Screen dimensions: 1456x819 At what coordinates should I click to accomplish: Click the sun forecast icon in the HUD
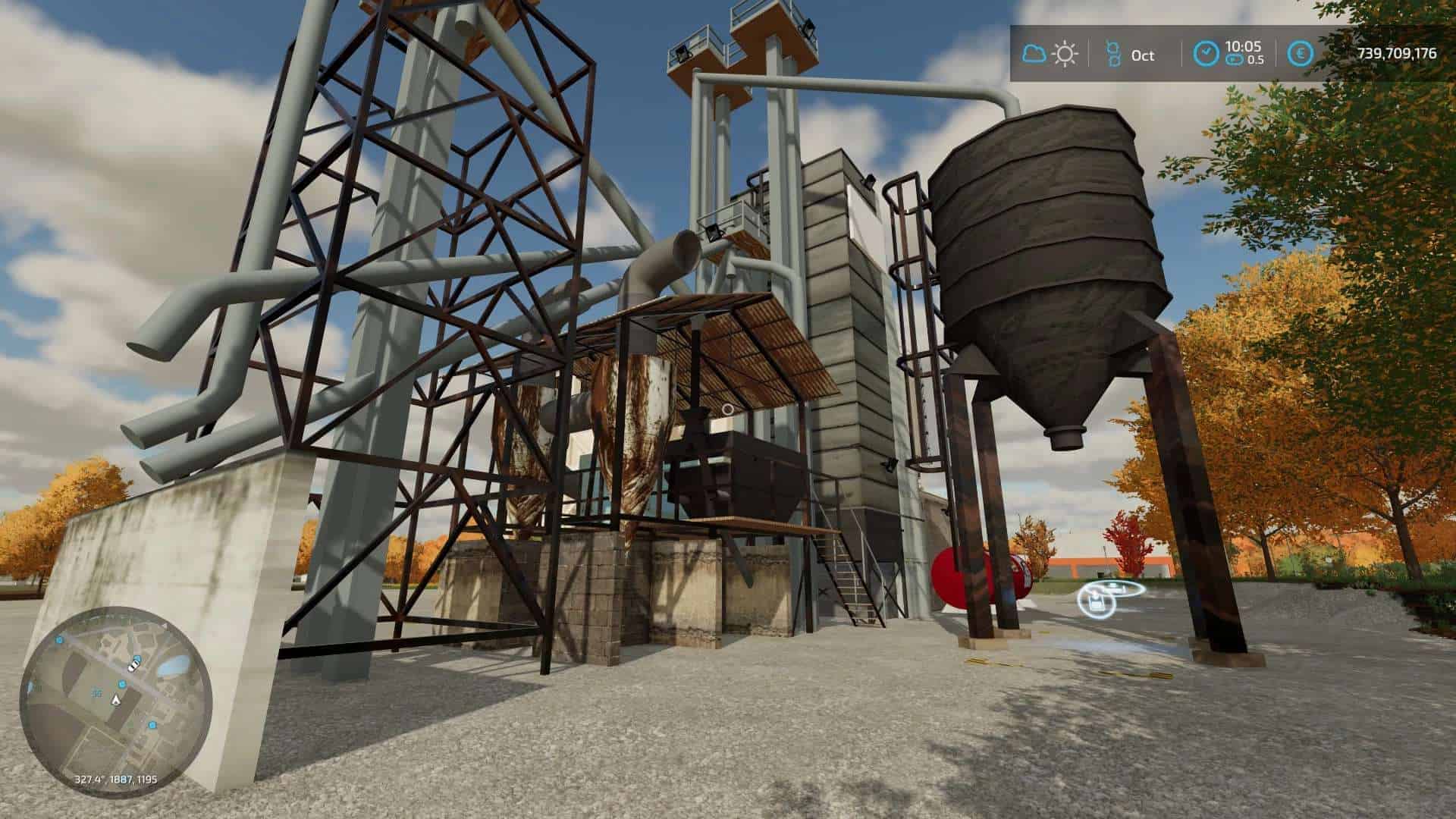pyautogui.click(x=1063, y=55)
